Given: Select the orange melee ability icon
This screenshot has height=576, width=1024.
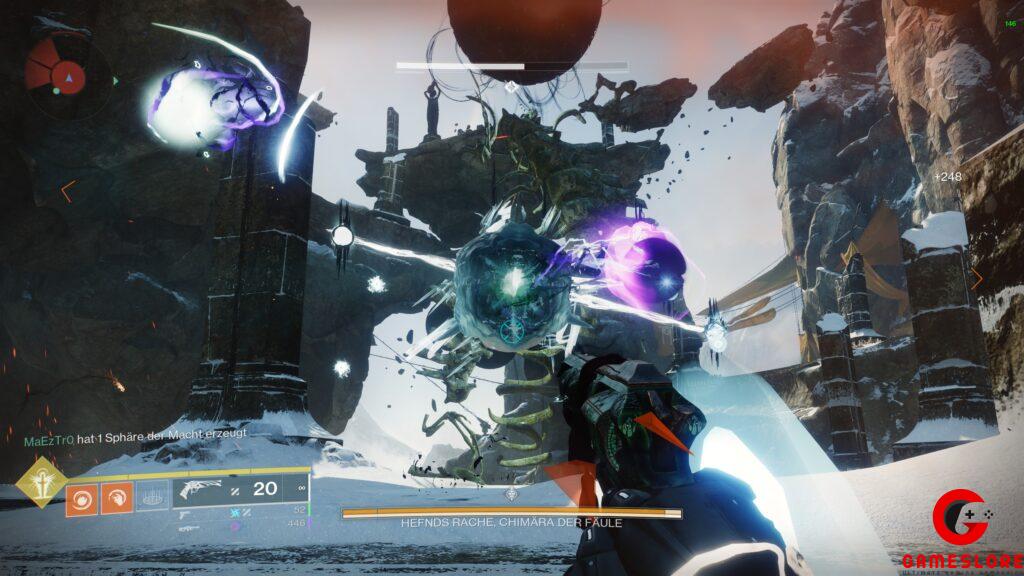Looking at the screenshot, I should coord(116,498).
